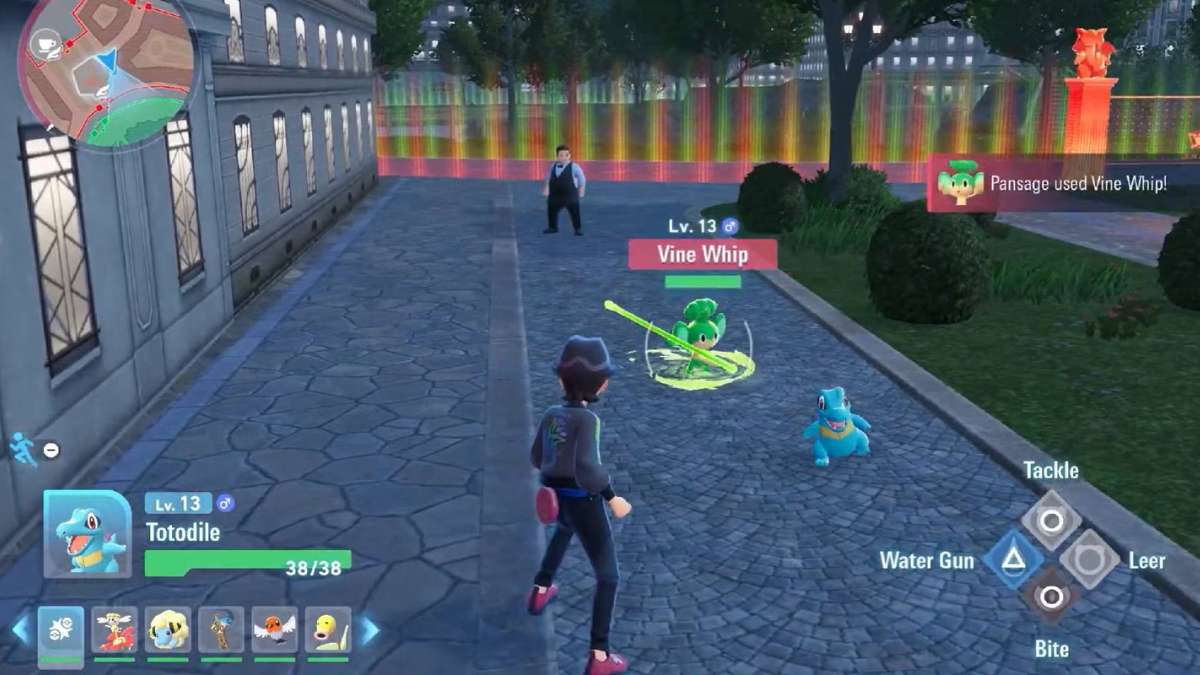
Task: Click the party bar's left arrow
Action: click(20, 631)
